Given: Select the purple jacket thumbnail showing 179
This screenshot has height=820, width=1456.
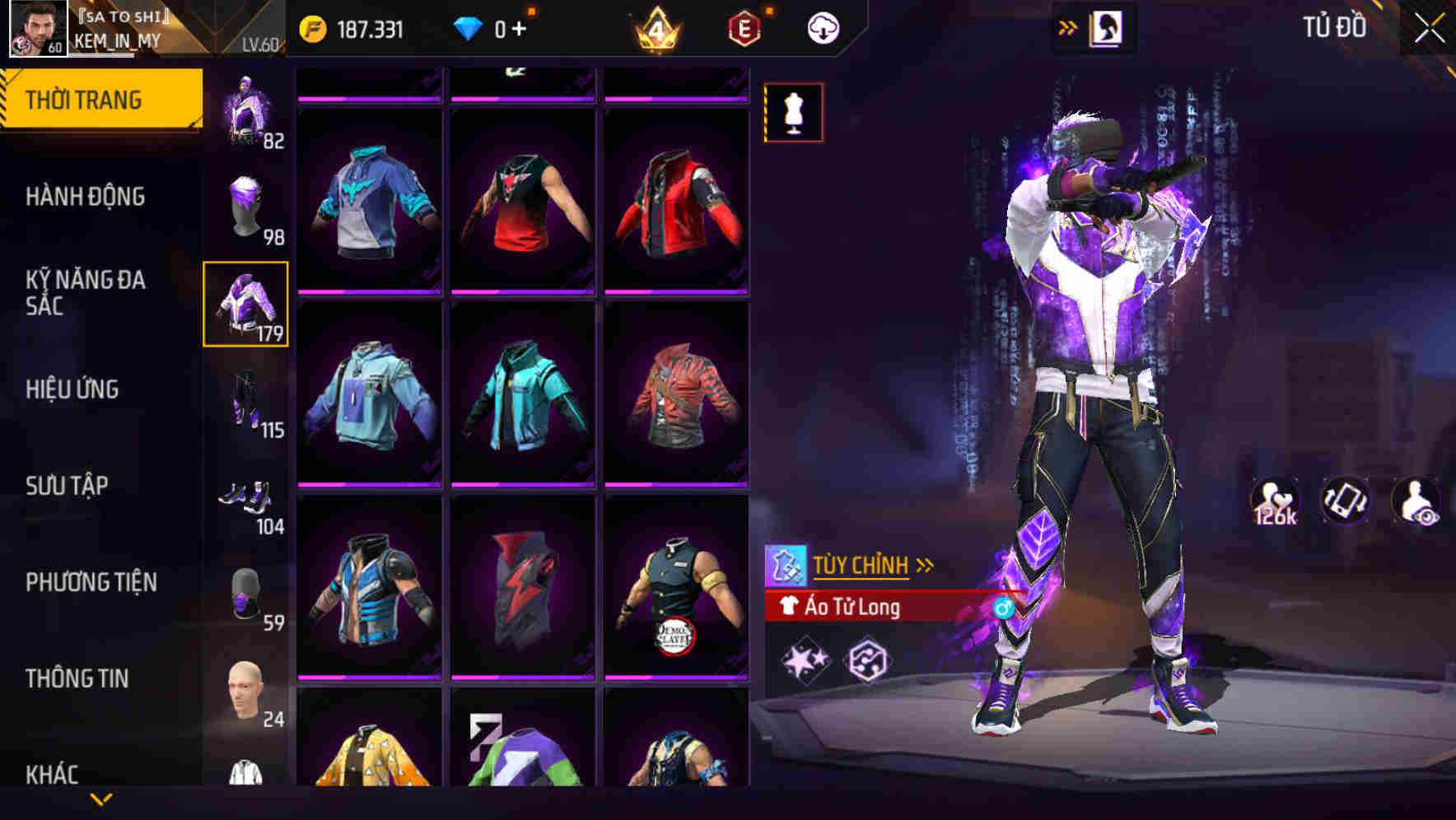Looking at the screenshot, I should (246, 304).
